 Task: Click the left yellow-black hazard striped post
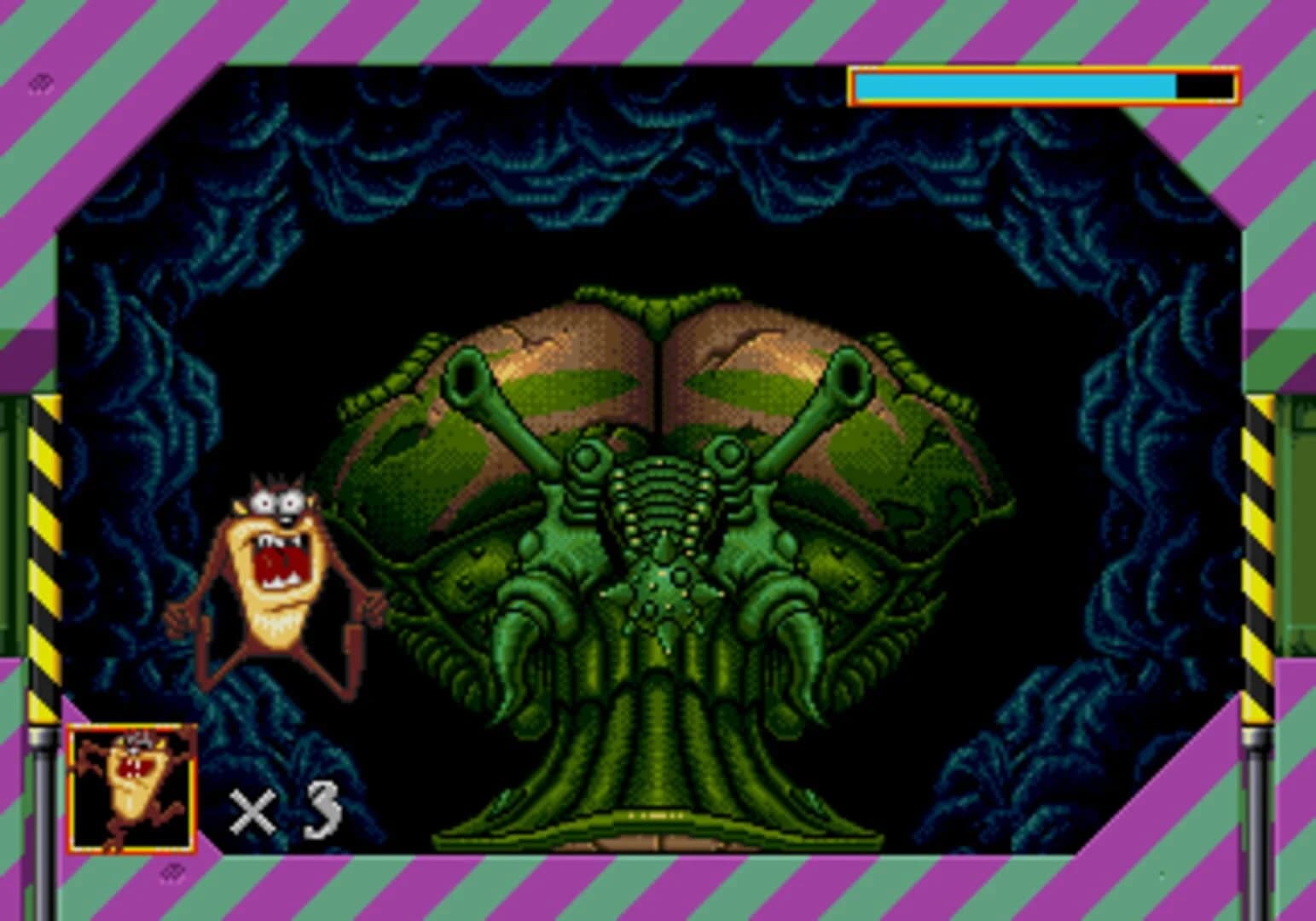coord(47,554)
